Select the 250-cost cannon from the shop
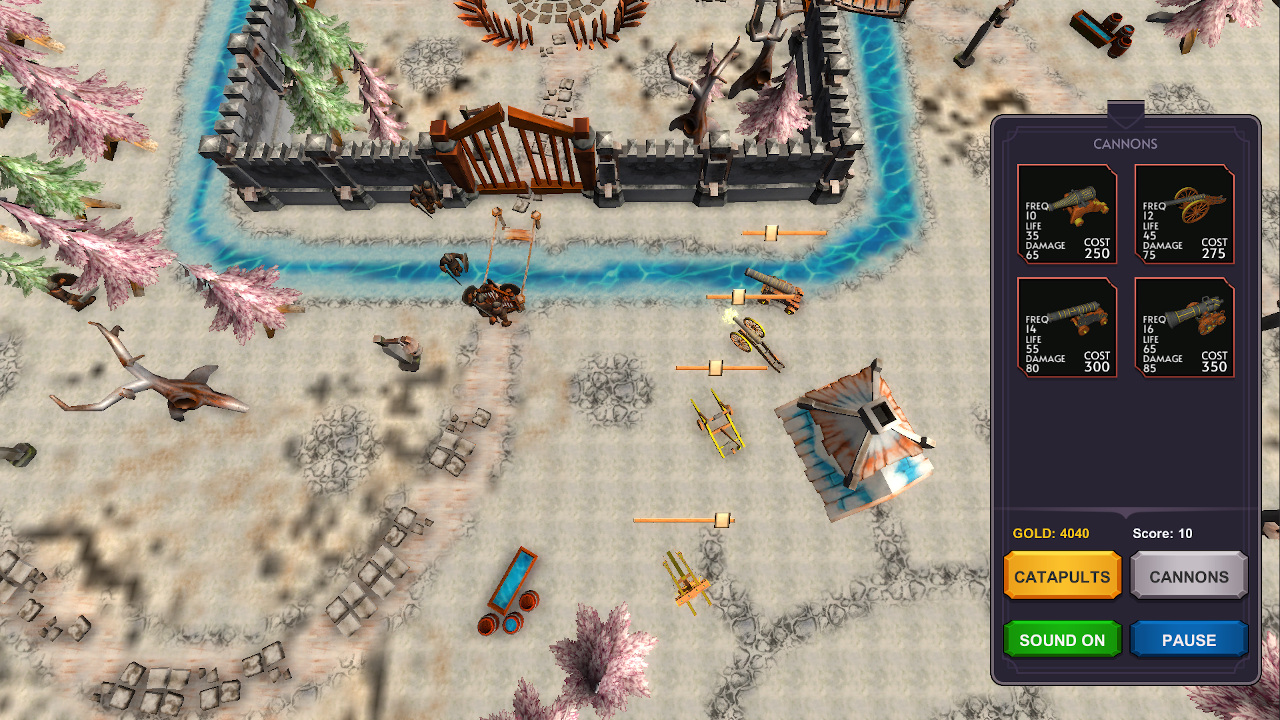This screenshot has height=720, width=1280. (x=1066, y=213)
